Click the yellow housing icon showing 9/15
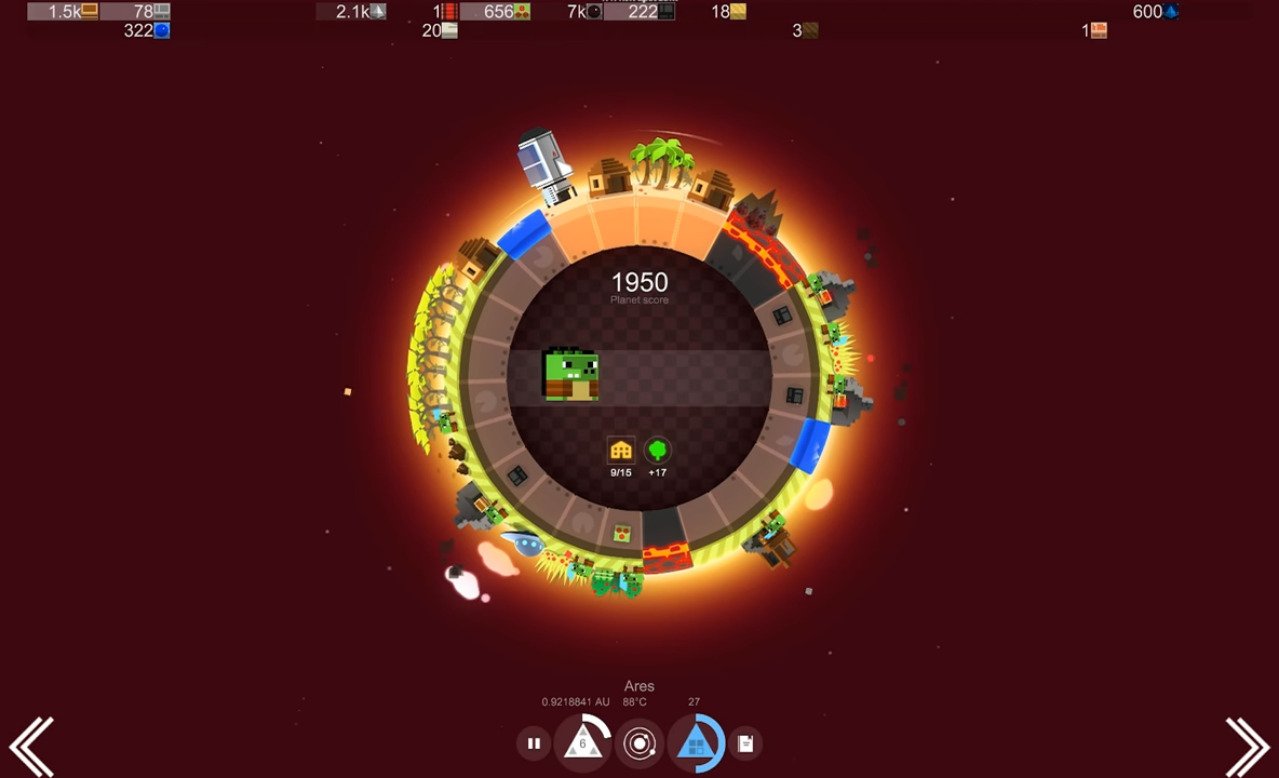The width and height of the screenshot is (1279, 778). click(621, 451)
